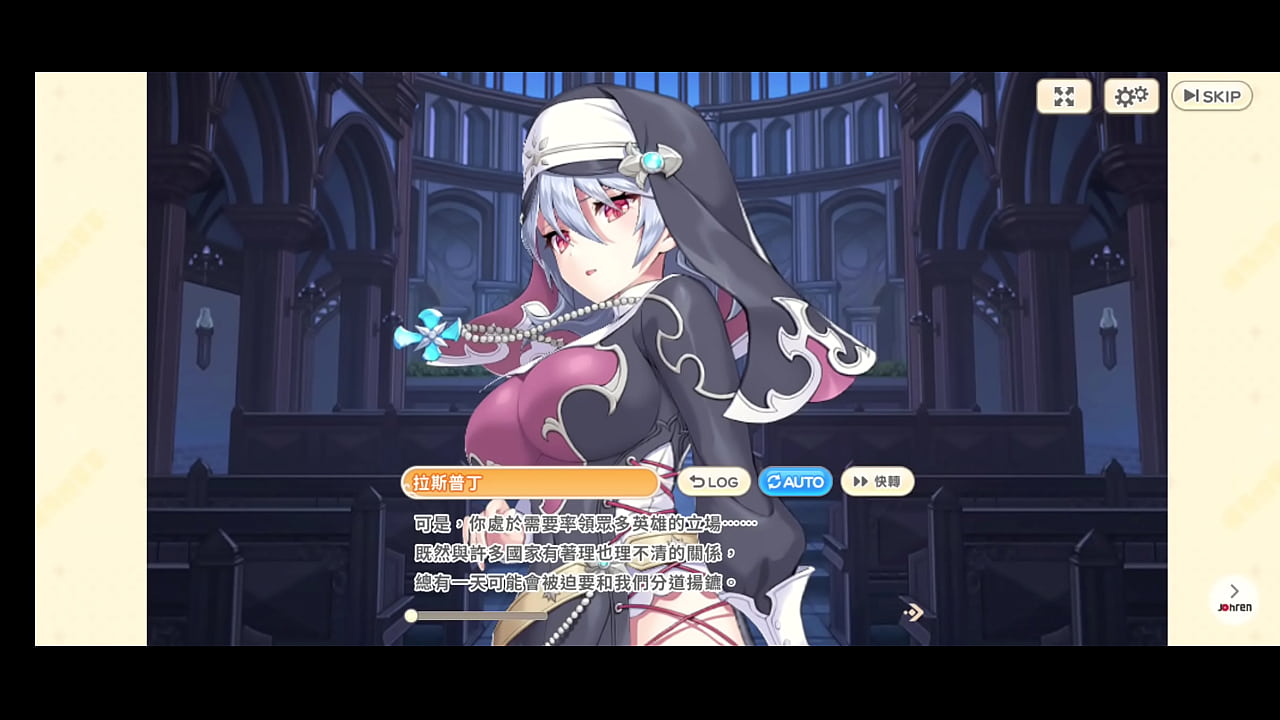Toggle AUTO dialogue playback
This screenshot has height=720, width=1280.
click(x=796, y=482)
